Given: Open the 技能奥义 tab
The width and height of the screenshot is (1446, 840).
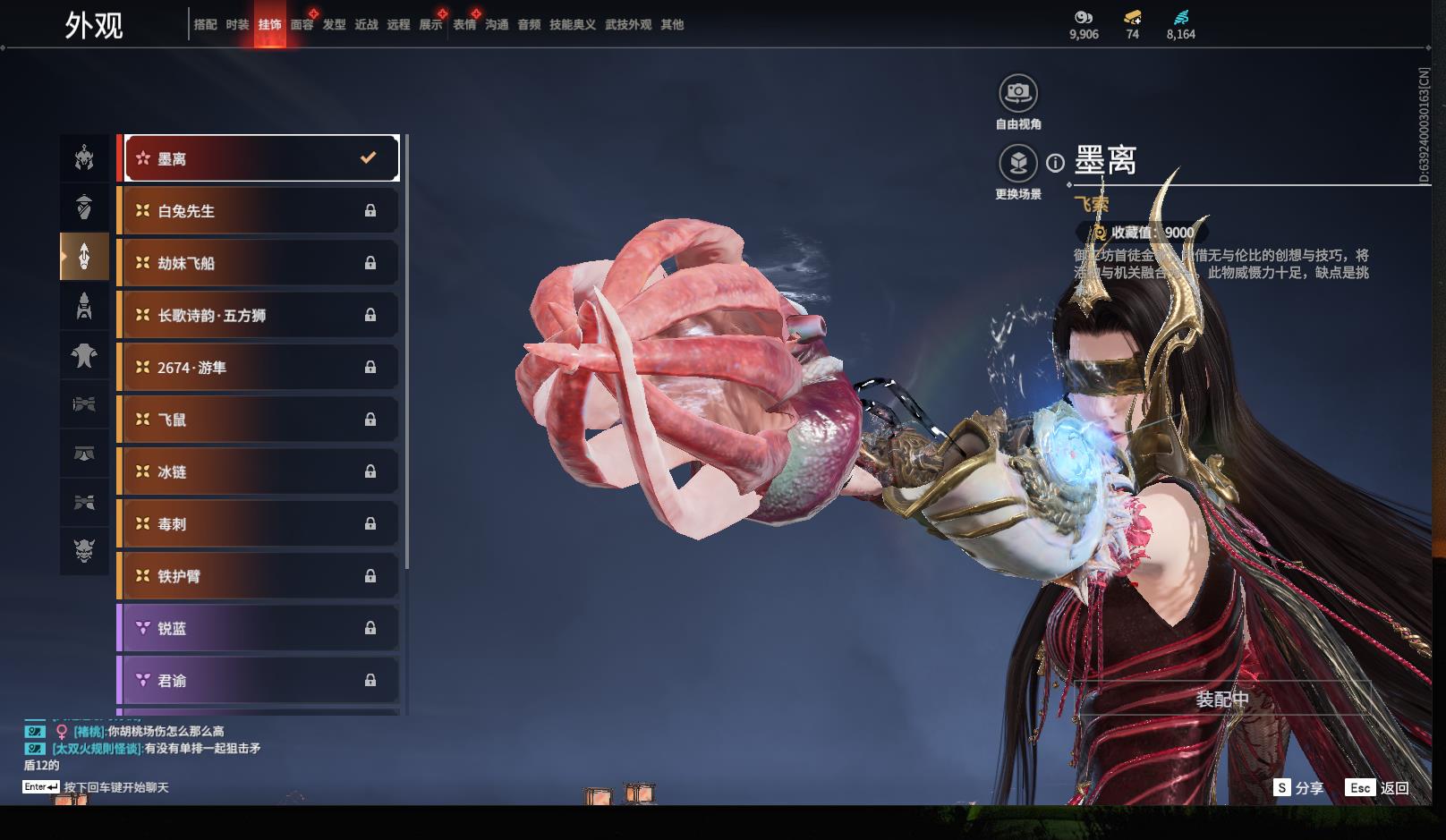Looking at the screenshot, I should tap(573, 25).
